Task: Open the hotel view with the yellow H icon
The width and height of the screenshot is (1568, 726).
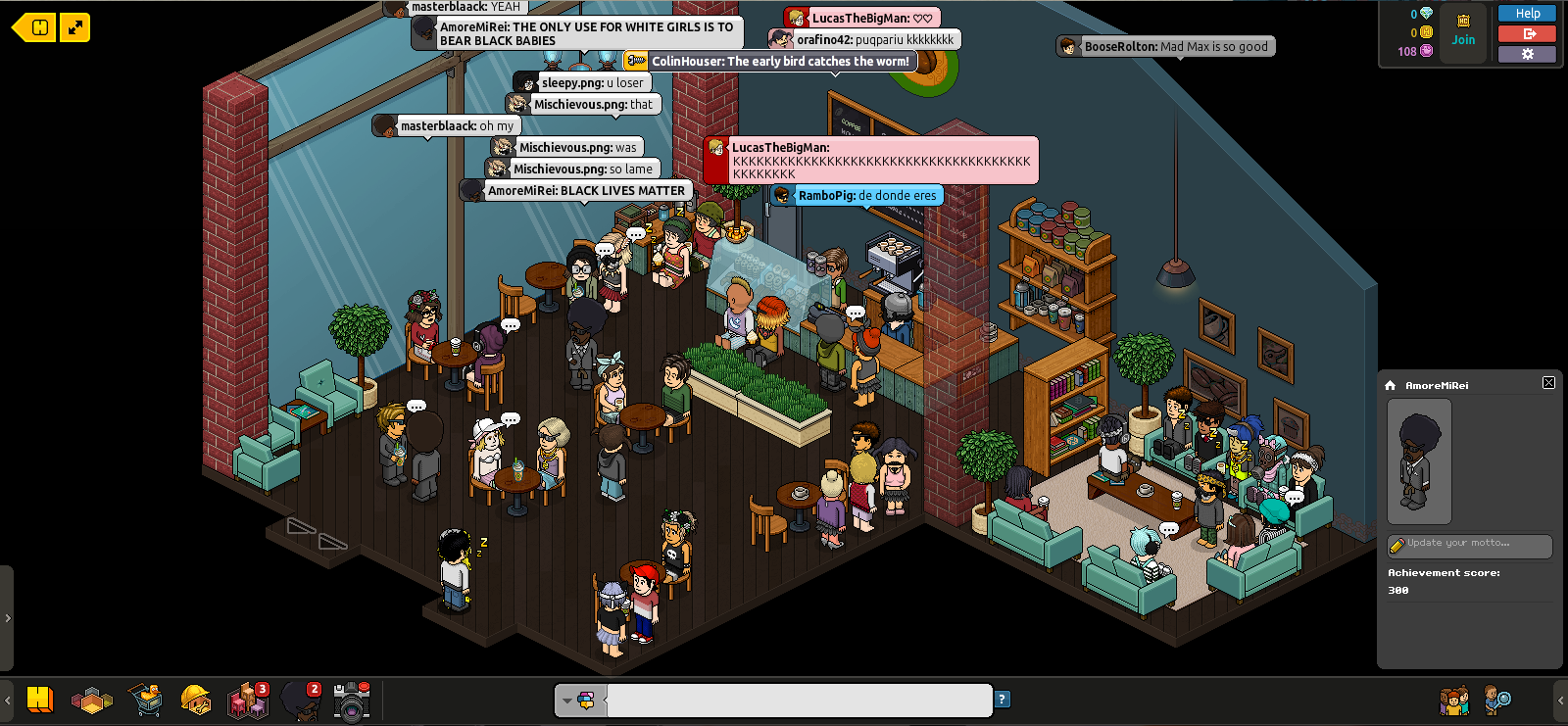Action: [39, 700]
